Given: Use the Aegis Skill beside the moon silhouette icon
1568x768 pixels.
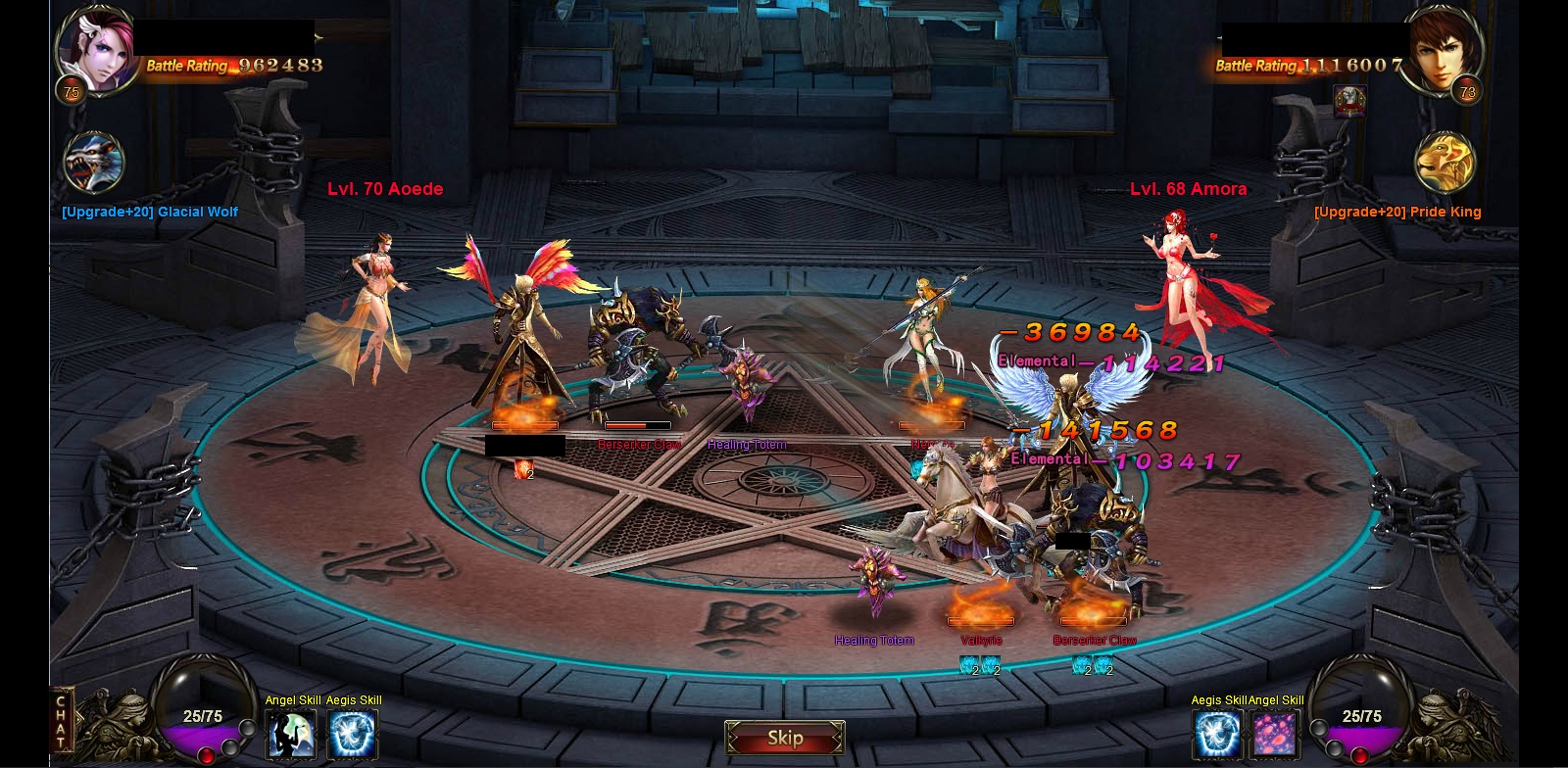Looking at the screenshot, I should point(352,734).
